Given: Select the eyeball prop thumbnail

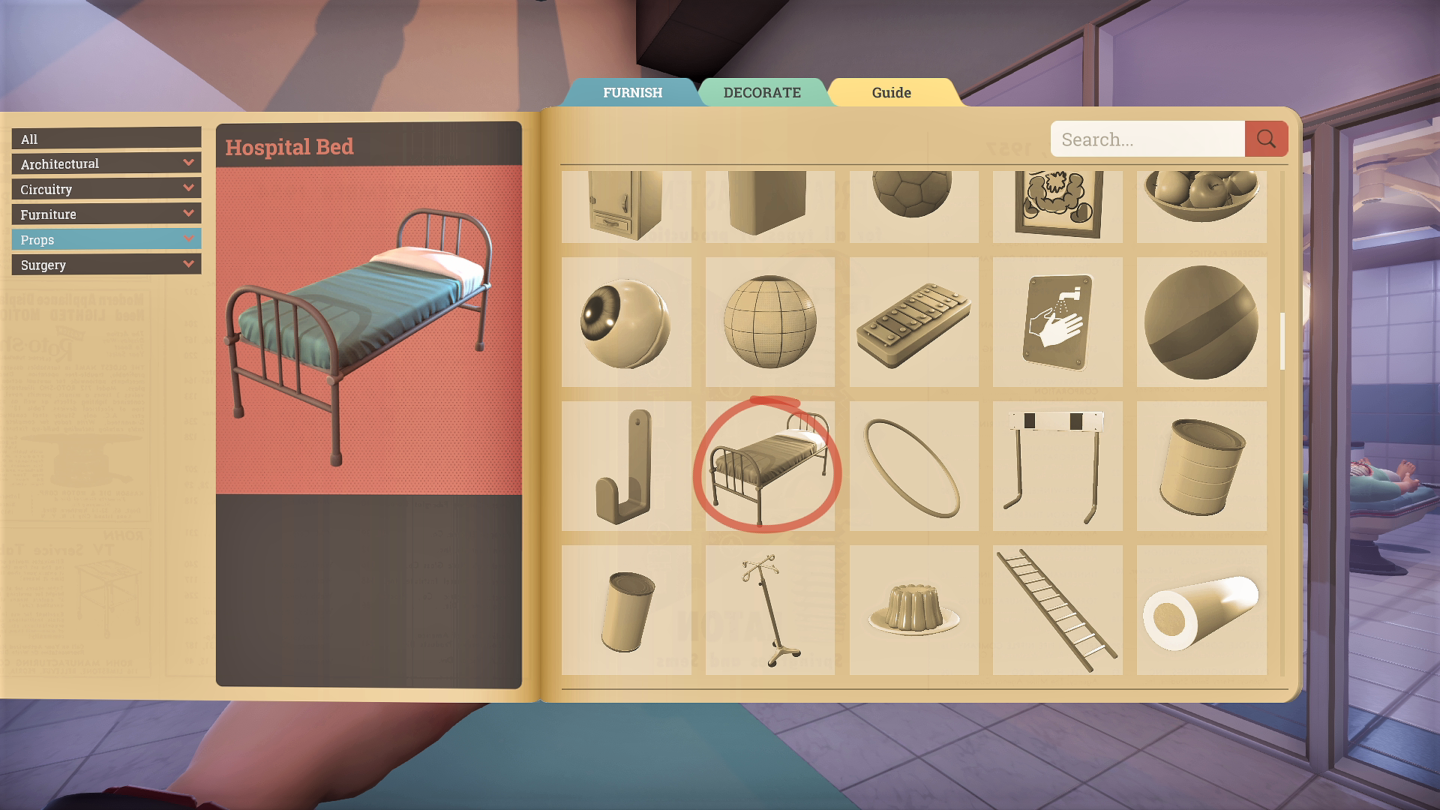Looking at the screenshot, I should (626, 322).
